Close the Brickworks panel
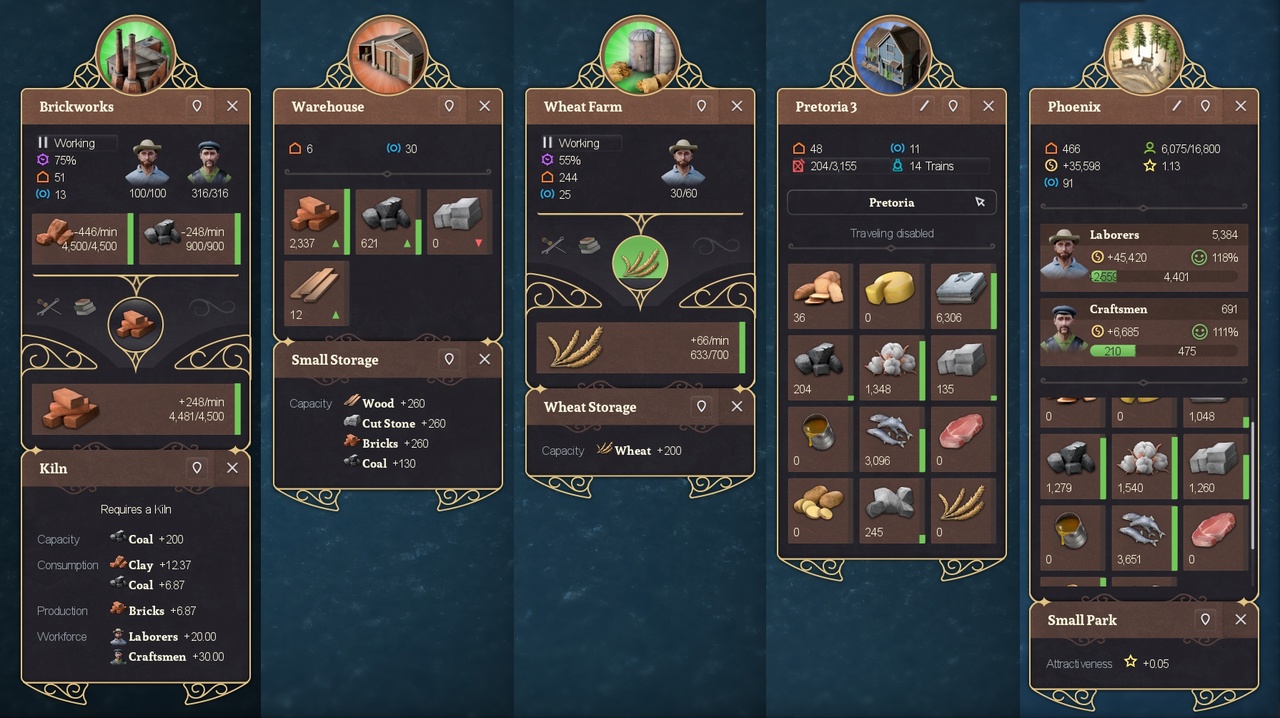1280x718 pixels. coord(232,106)
